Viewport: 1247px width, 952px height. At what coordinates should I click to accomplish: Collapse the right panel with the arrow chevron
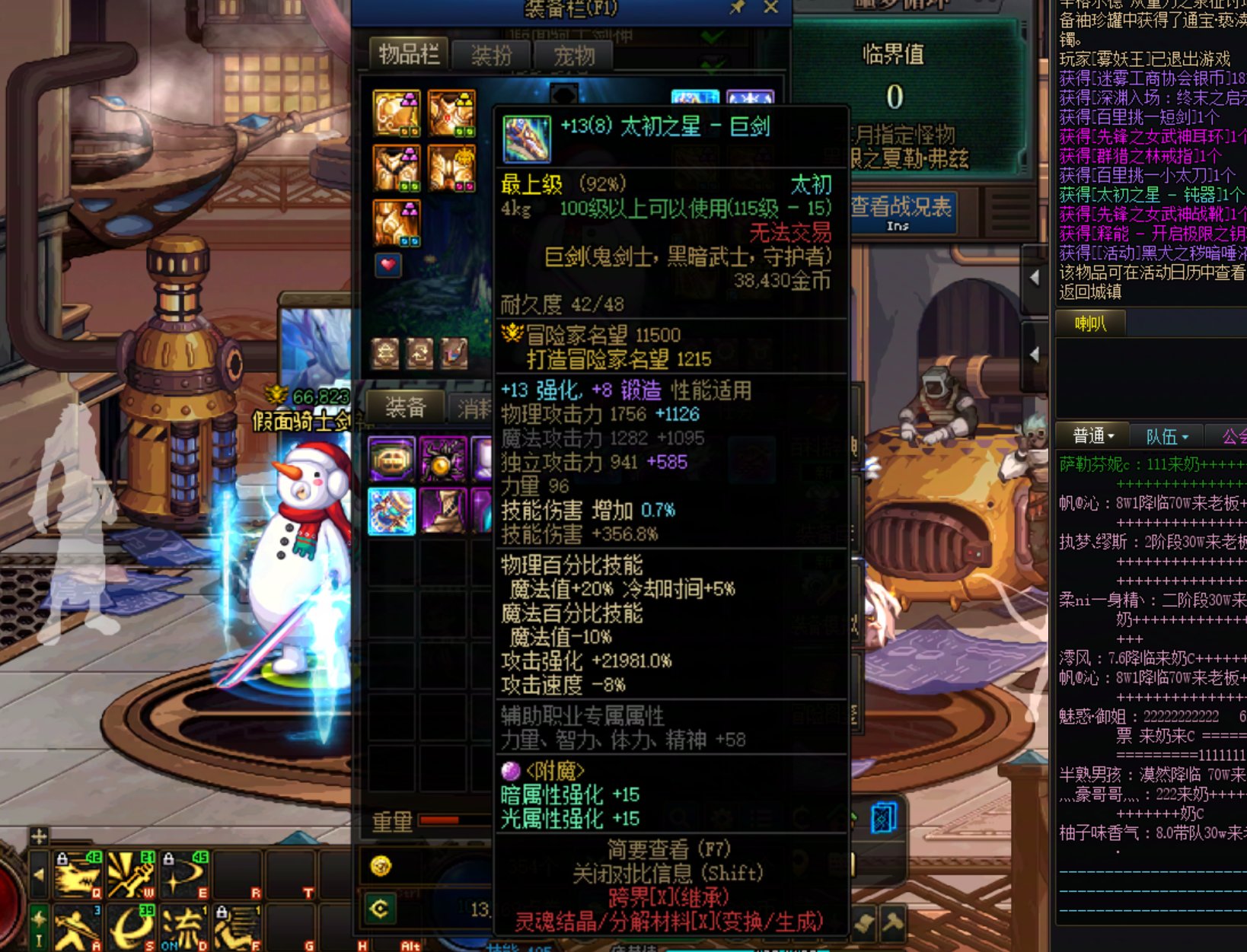[x=1035, y=279]
